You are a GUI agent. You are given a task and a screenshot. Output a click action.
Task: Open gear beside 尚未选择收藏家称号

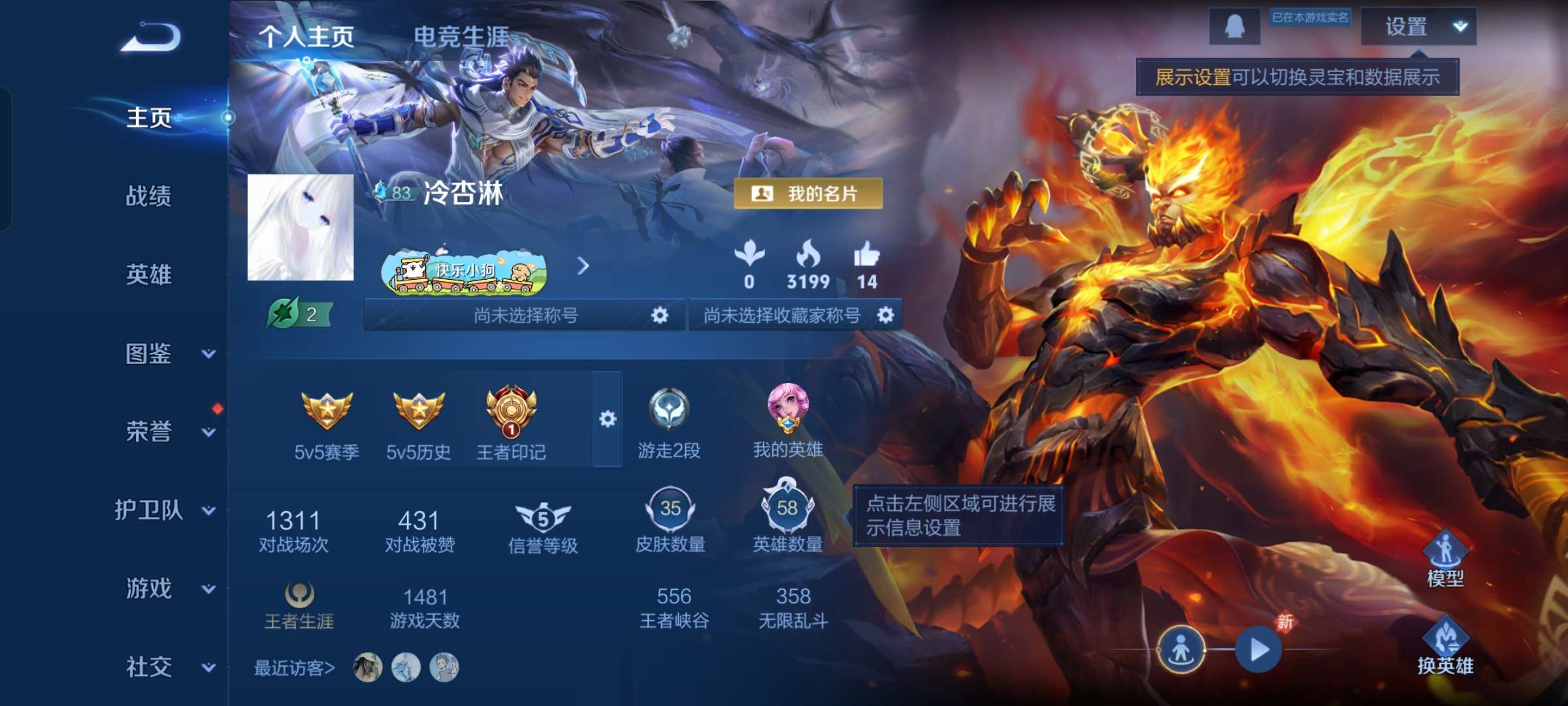(887, 314)
